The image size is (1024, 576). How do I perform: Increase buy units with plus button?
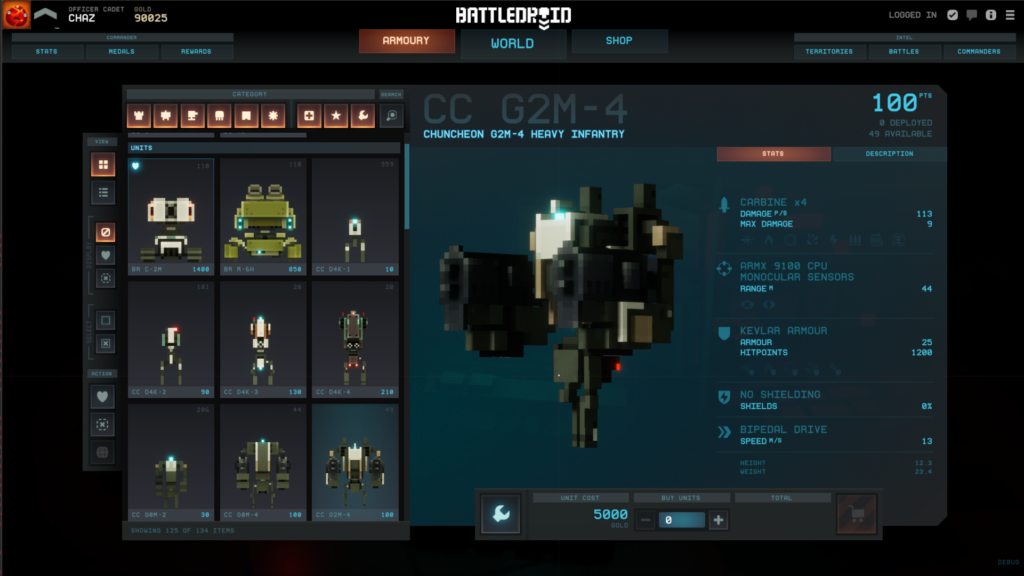click(x=718, y=520)
